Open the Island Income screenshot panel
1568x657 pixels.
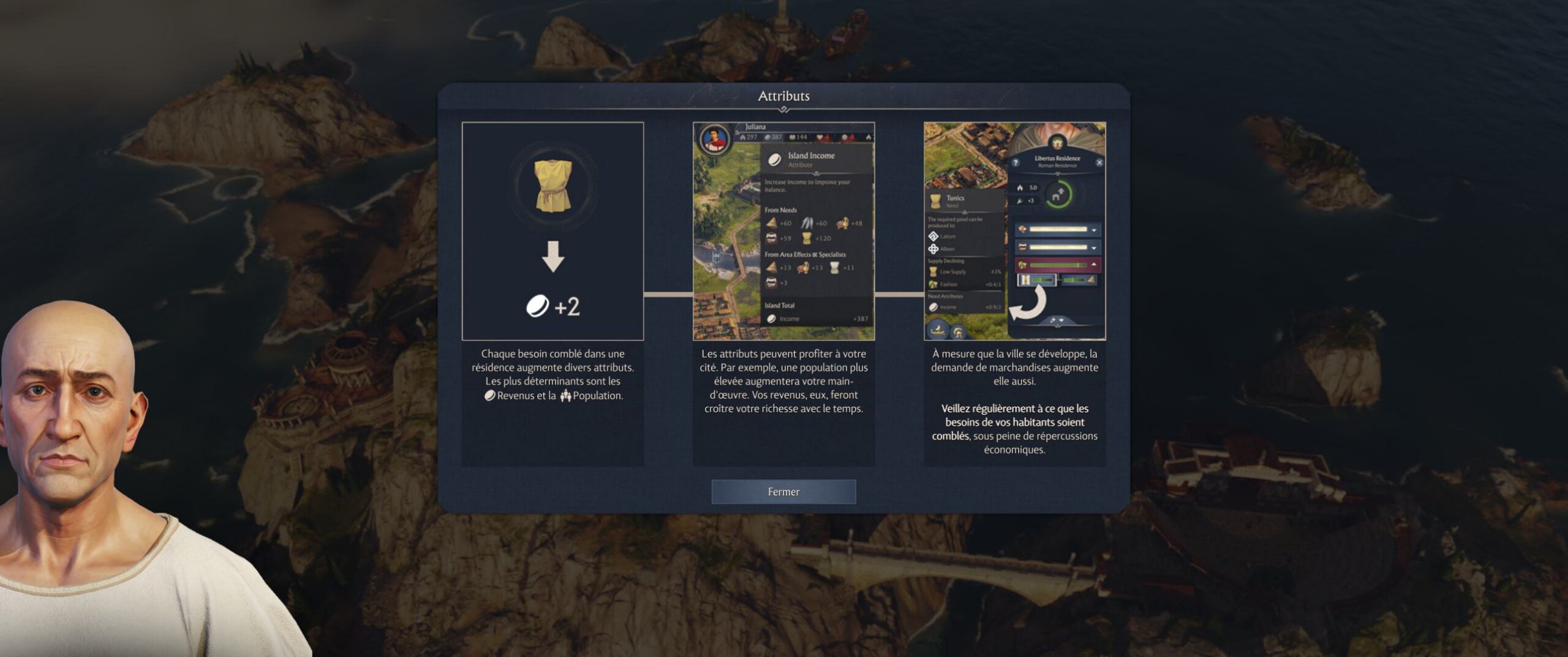click(x=783, y=231)
